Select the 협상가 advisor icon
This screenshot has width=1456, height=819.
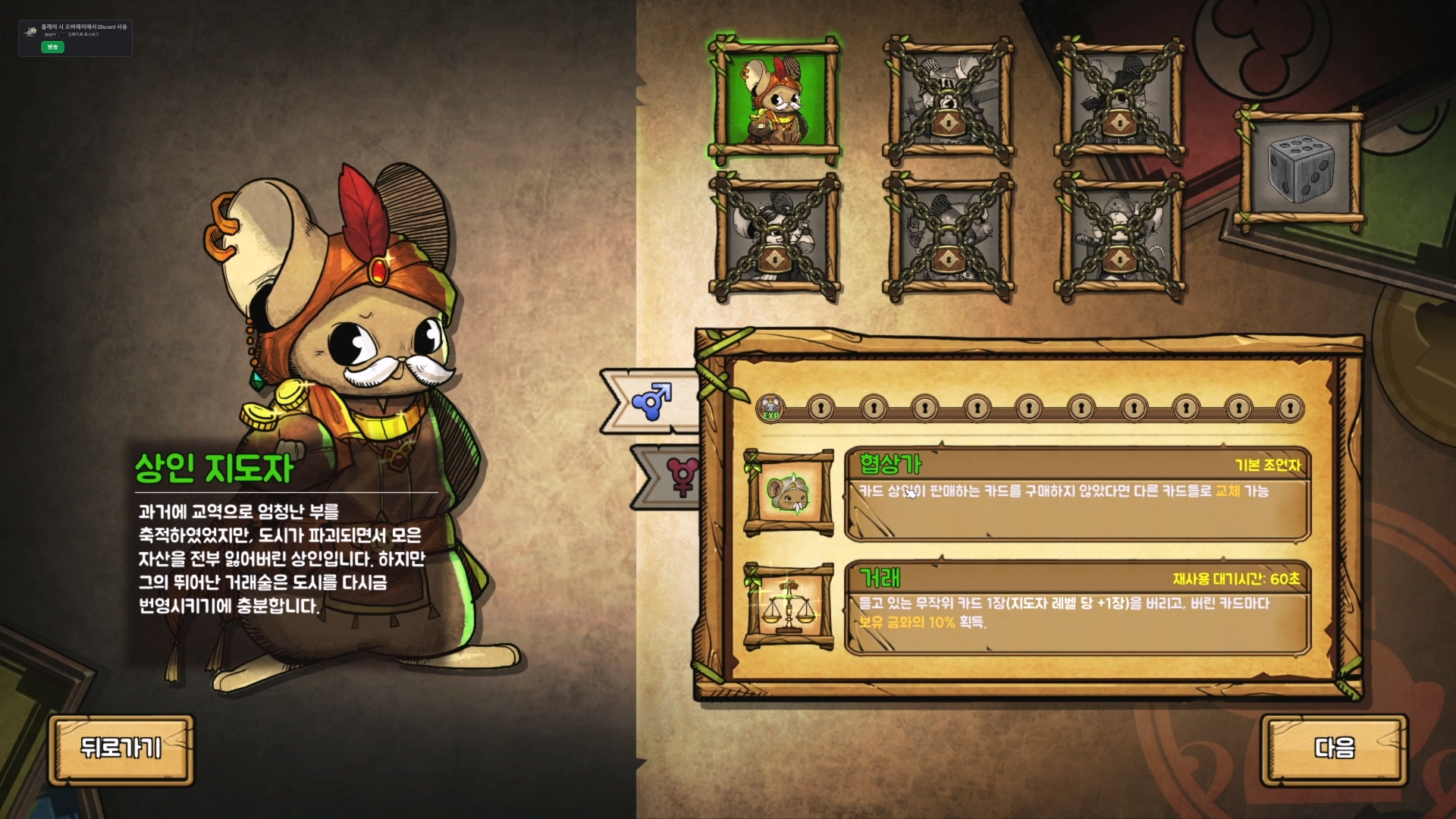click(x=789, y=494)
